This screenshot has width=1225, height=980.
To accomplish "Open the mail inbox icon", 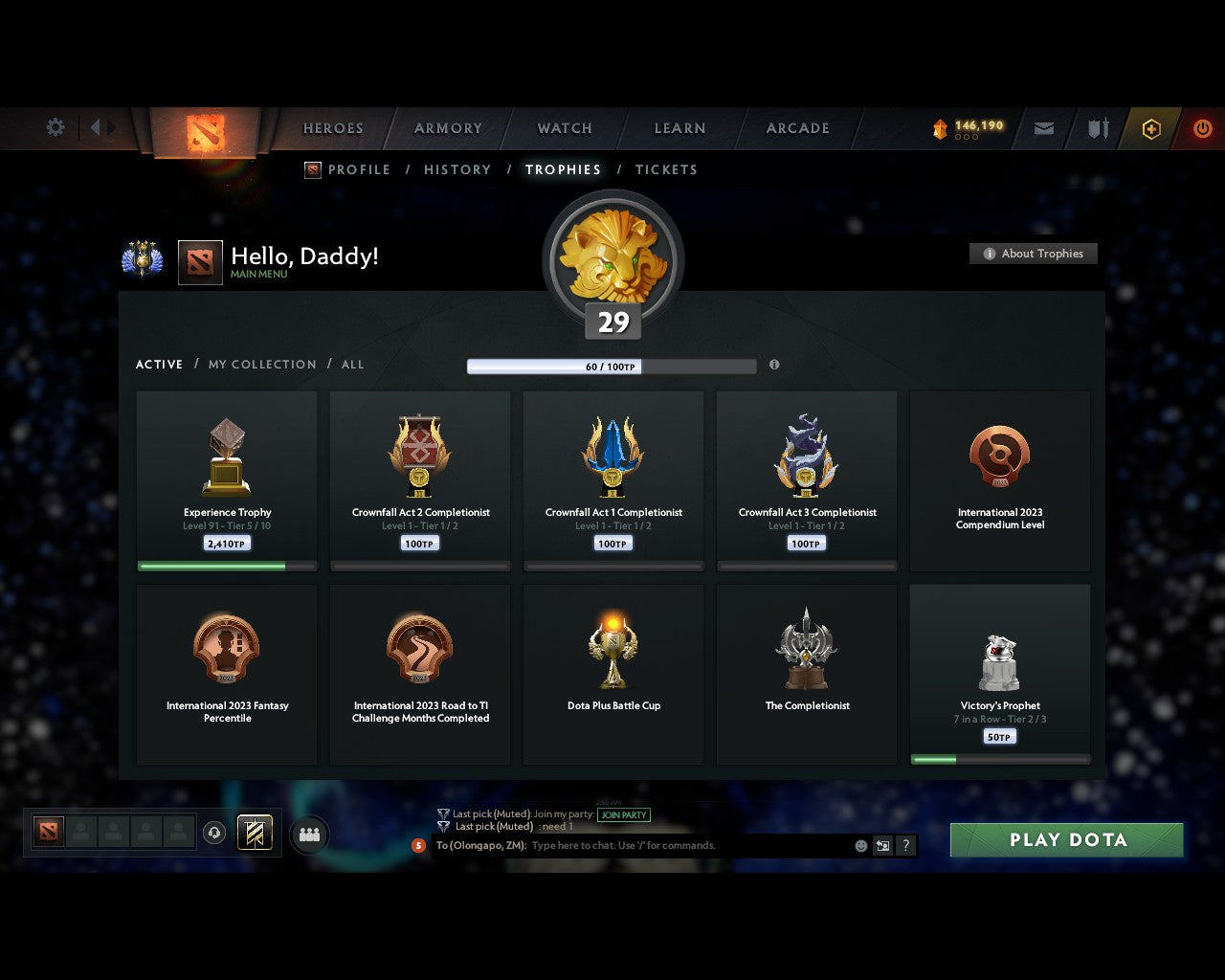I will pos(1043,128).
